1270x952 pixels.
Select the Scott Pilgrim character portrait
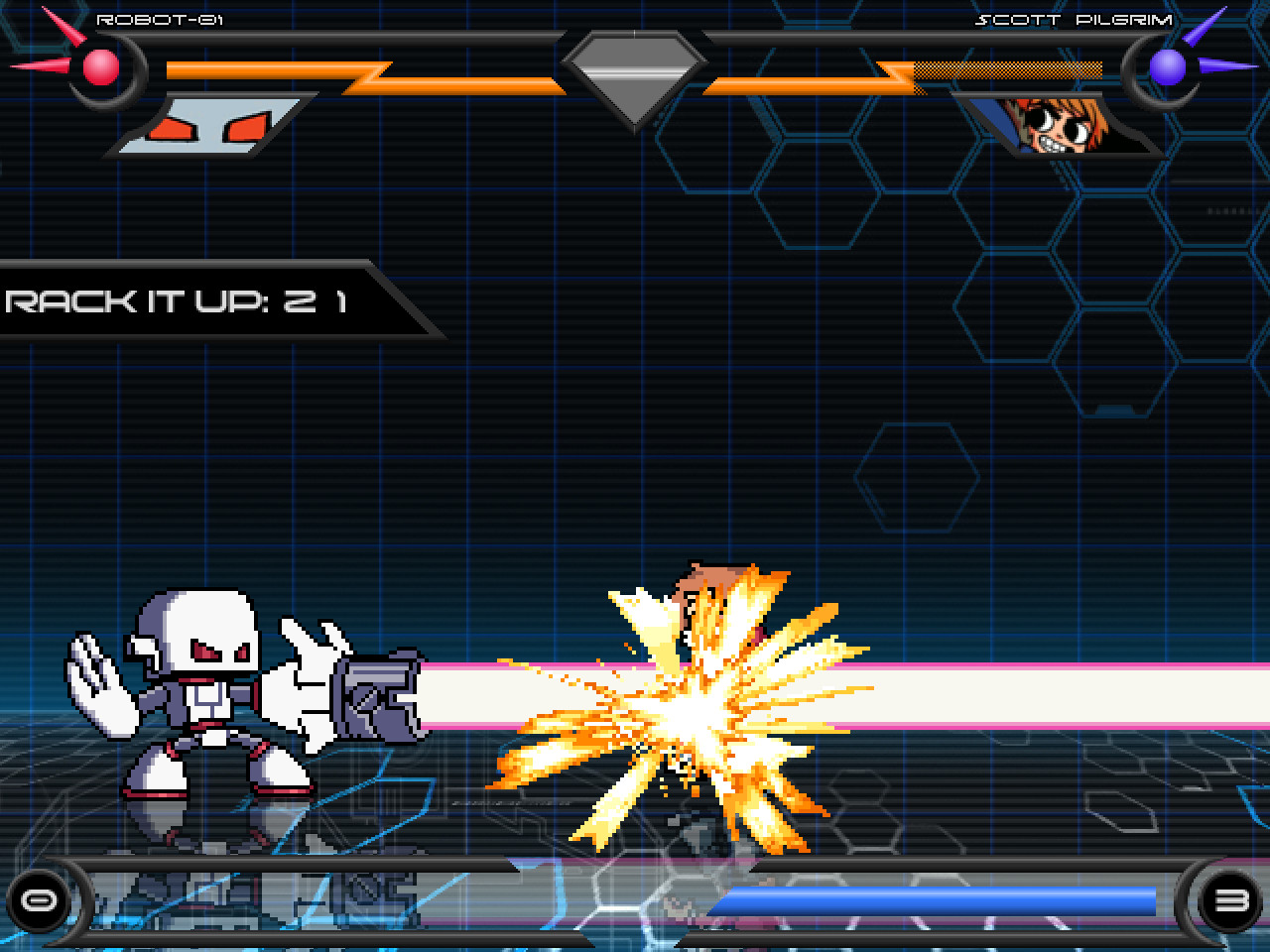coord(1057,124)
